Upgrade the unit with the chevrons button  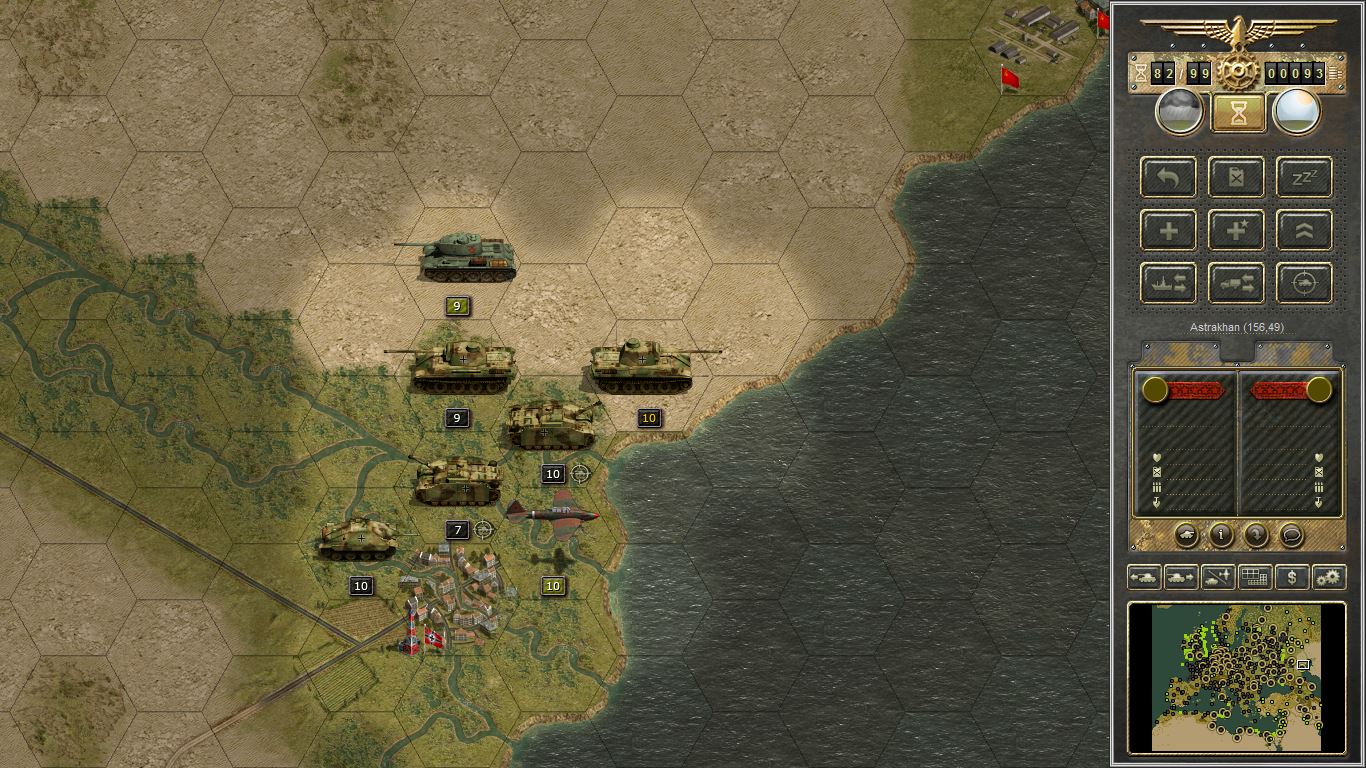pos(1304,230)
